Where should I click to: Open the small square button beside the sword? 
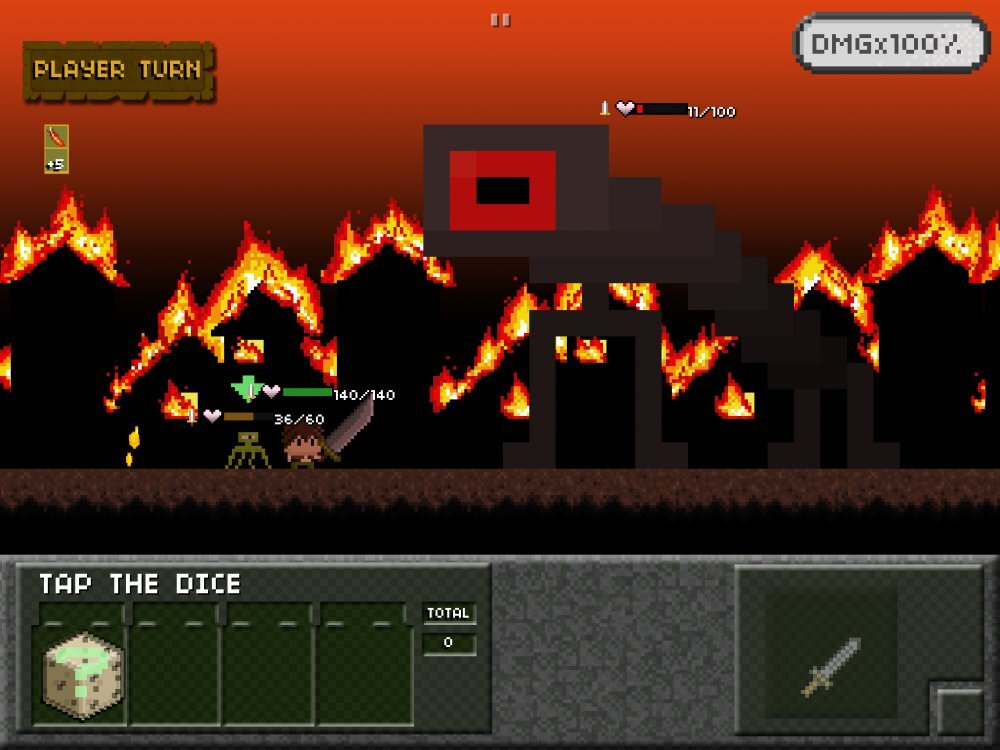[960, 711]
